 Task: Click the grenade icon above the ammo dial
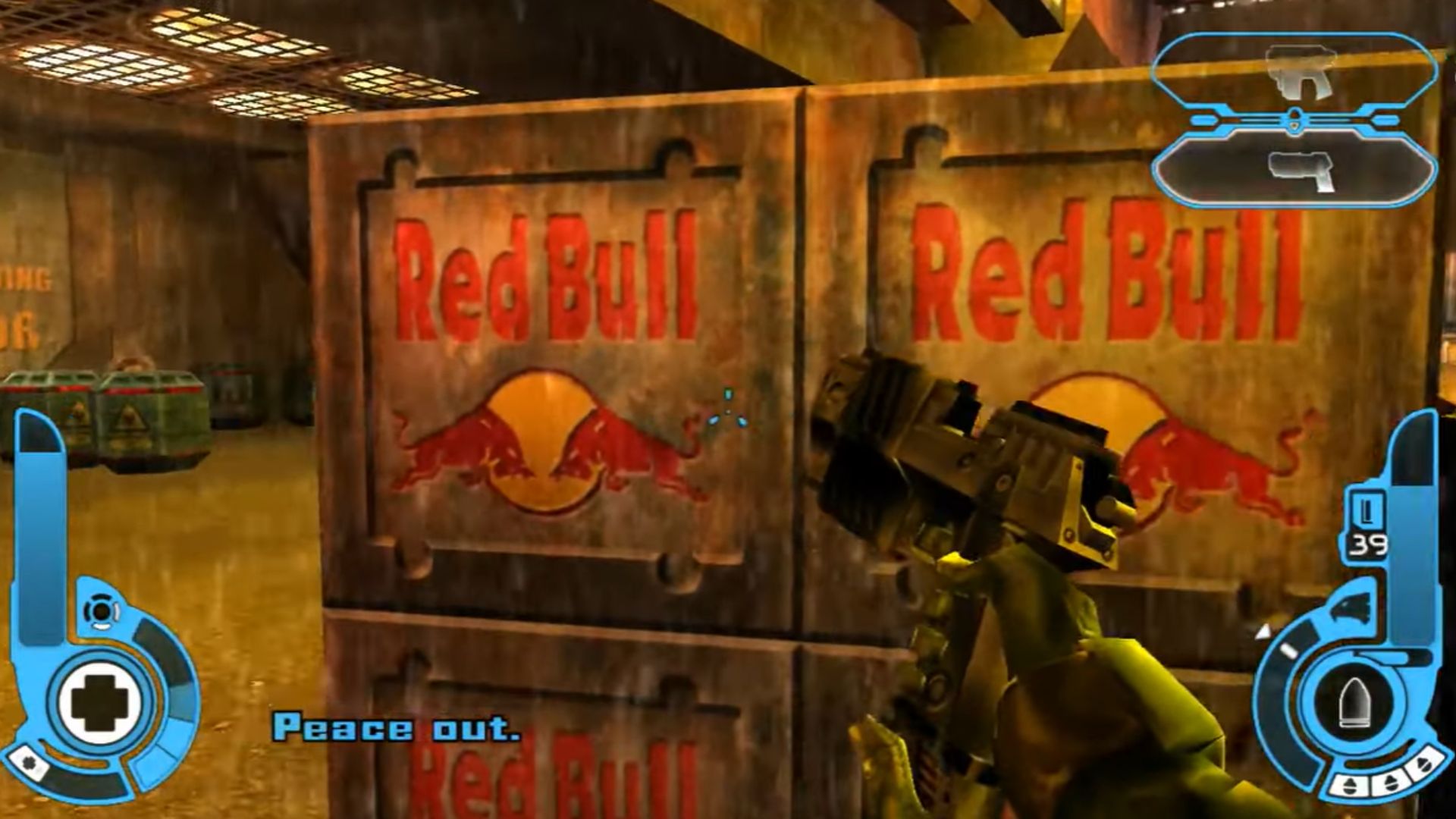click(x=1351, y=607)
